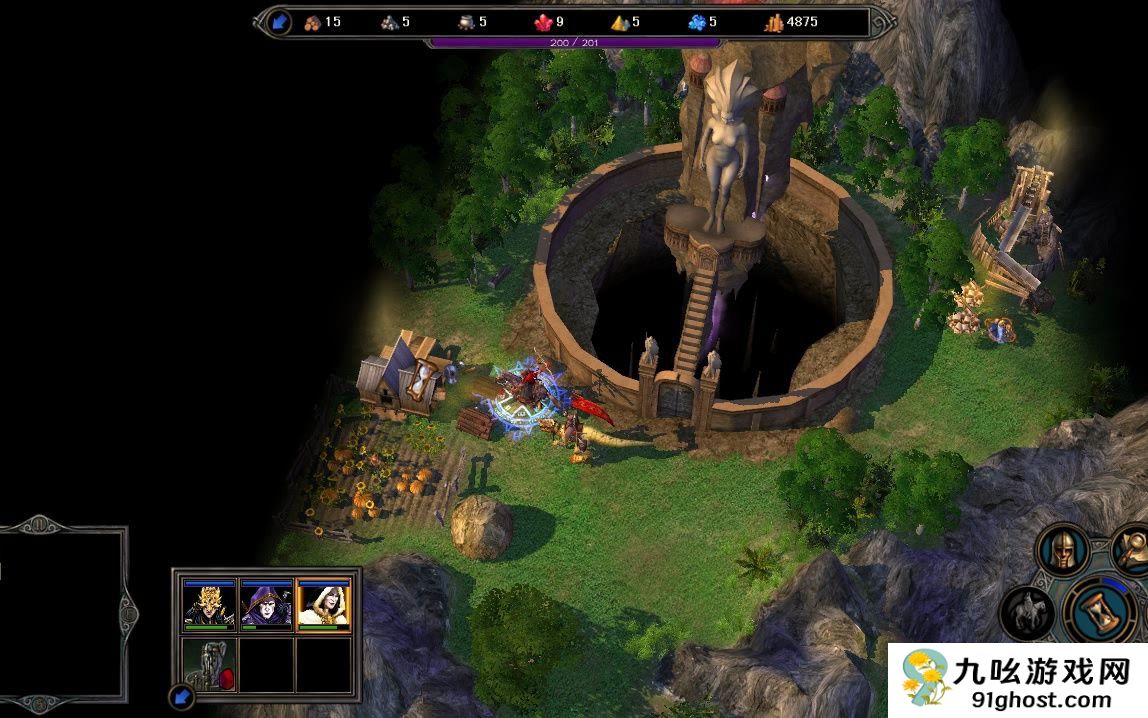Choose the white-hooded hero portrait
The height and width of the screenshot is (718, 1148).
point(323,604)
